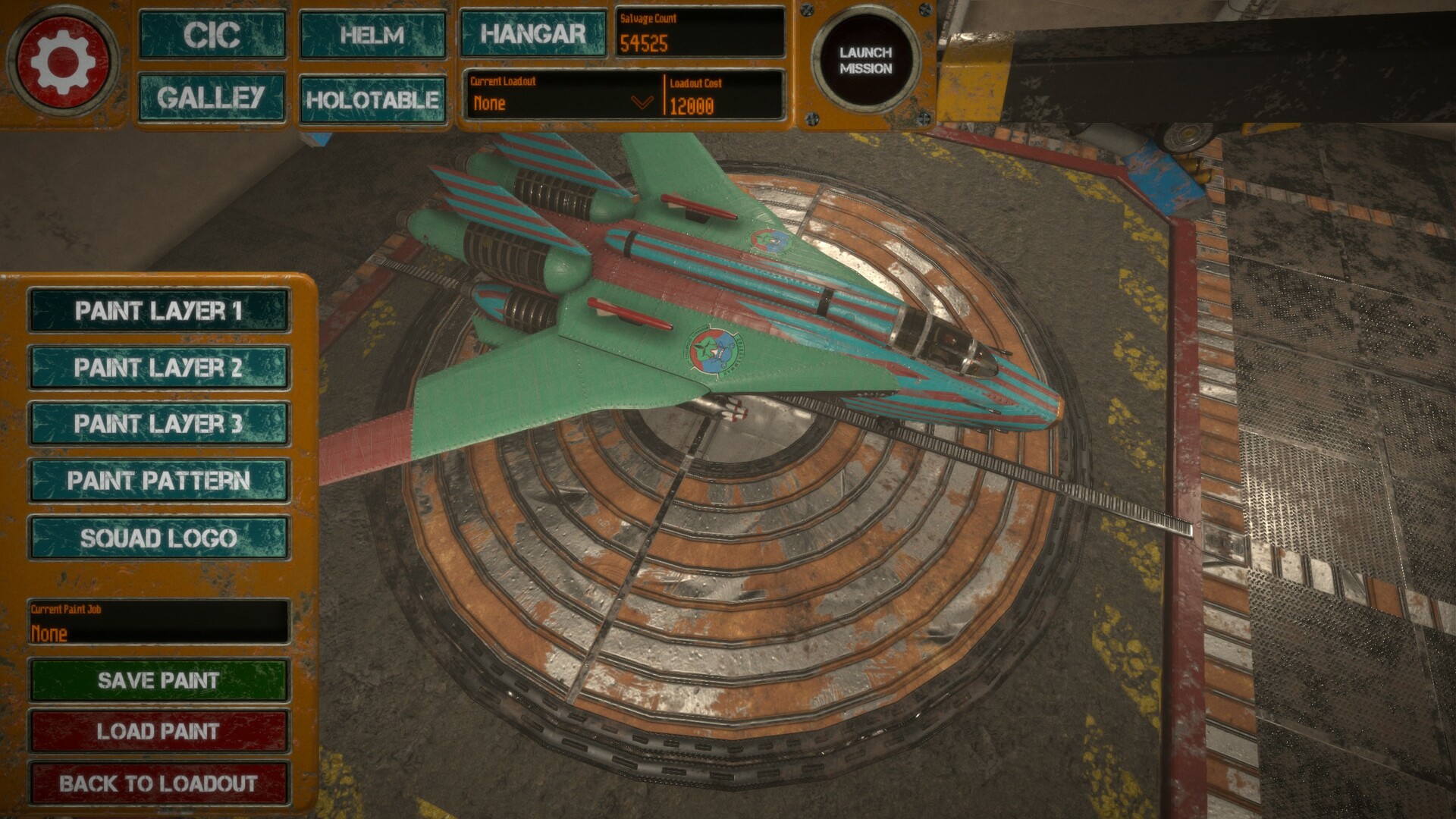Image resolution: width=1456 pixels, height=819 pixels.
Task: Switch to the Helm station
Action: pyautogui.click(x=372, y=35)
